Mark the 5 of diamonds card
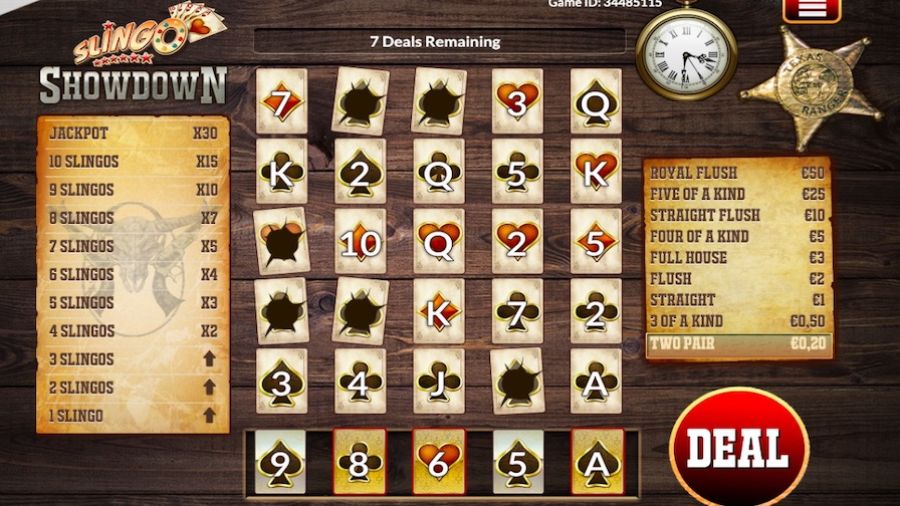Image resolution: width=900 pixels, height=506 pixels. click(596, 241)
